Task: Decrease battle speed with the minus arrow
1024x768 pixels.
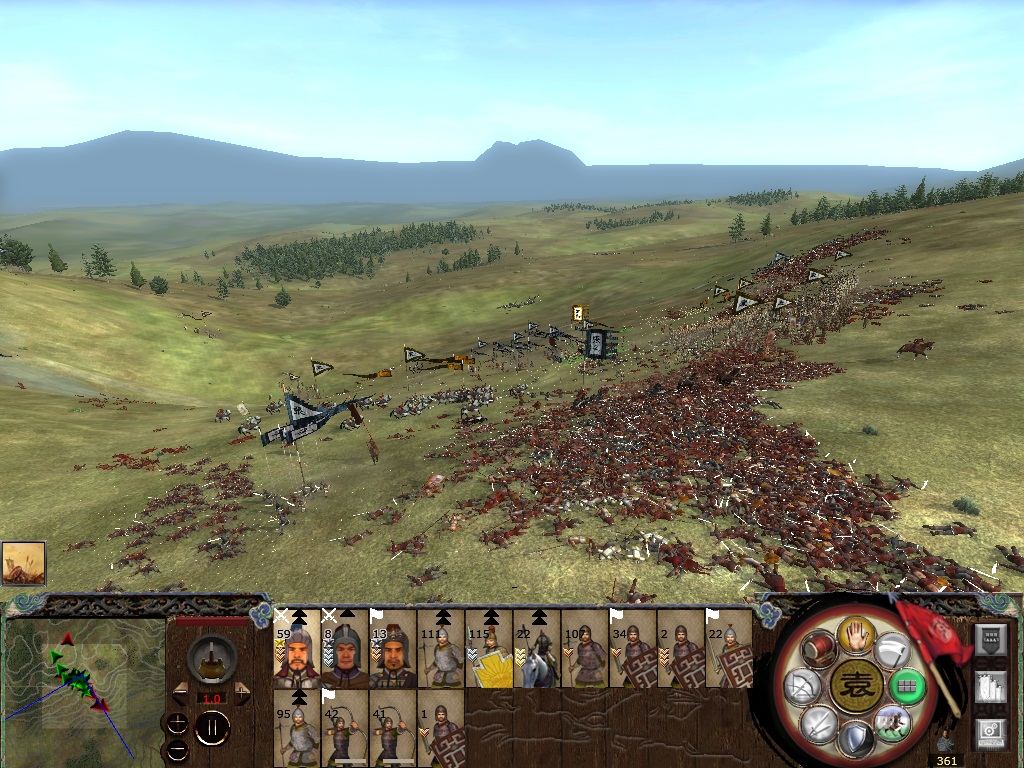Action: coord(181,692)
